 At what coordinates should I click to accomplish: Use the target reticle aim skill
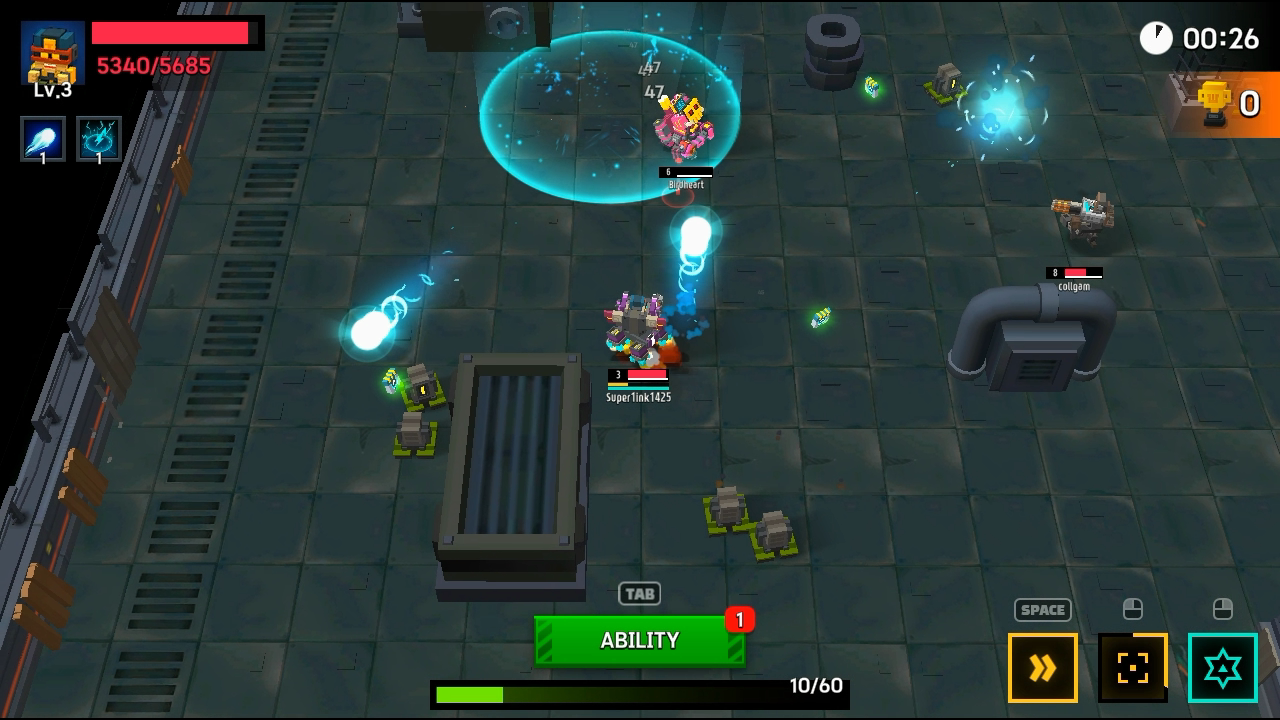coord(1132,668)
